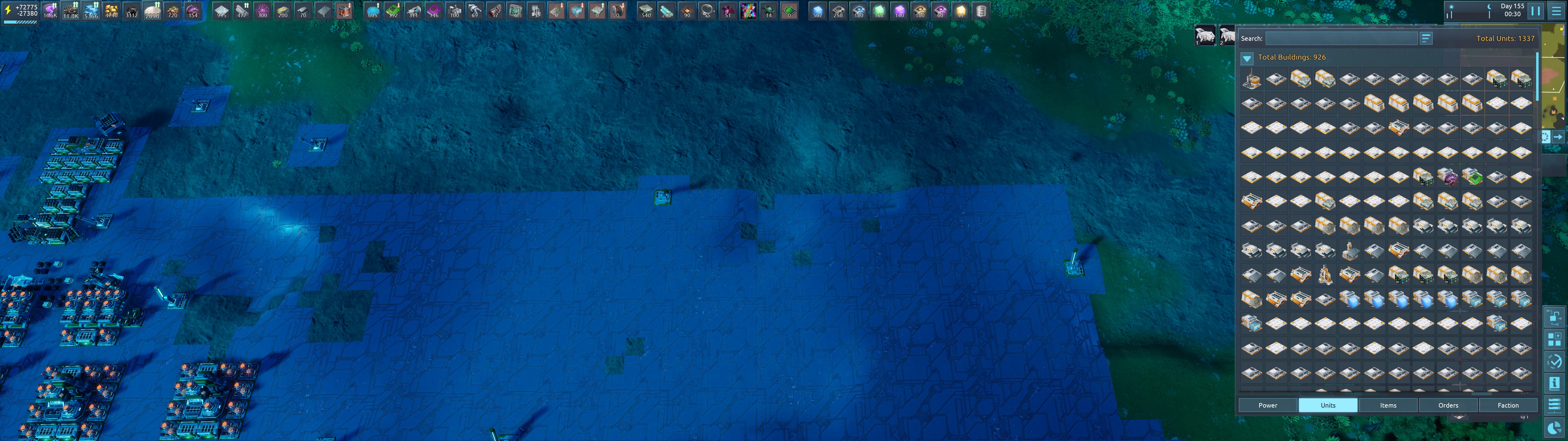Screen dimensions: 1568x441
Task: Open the connected-nodes logistics icon in sidebar
Action: click(x=1554, y=317)
